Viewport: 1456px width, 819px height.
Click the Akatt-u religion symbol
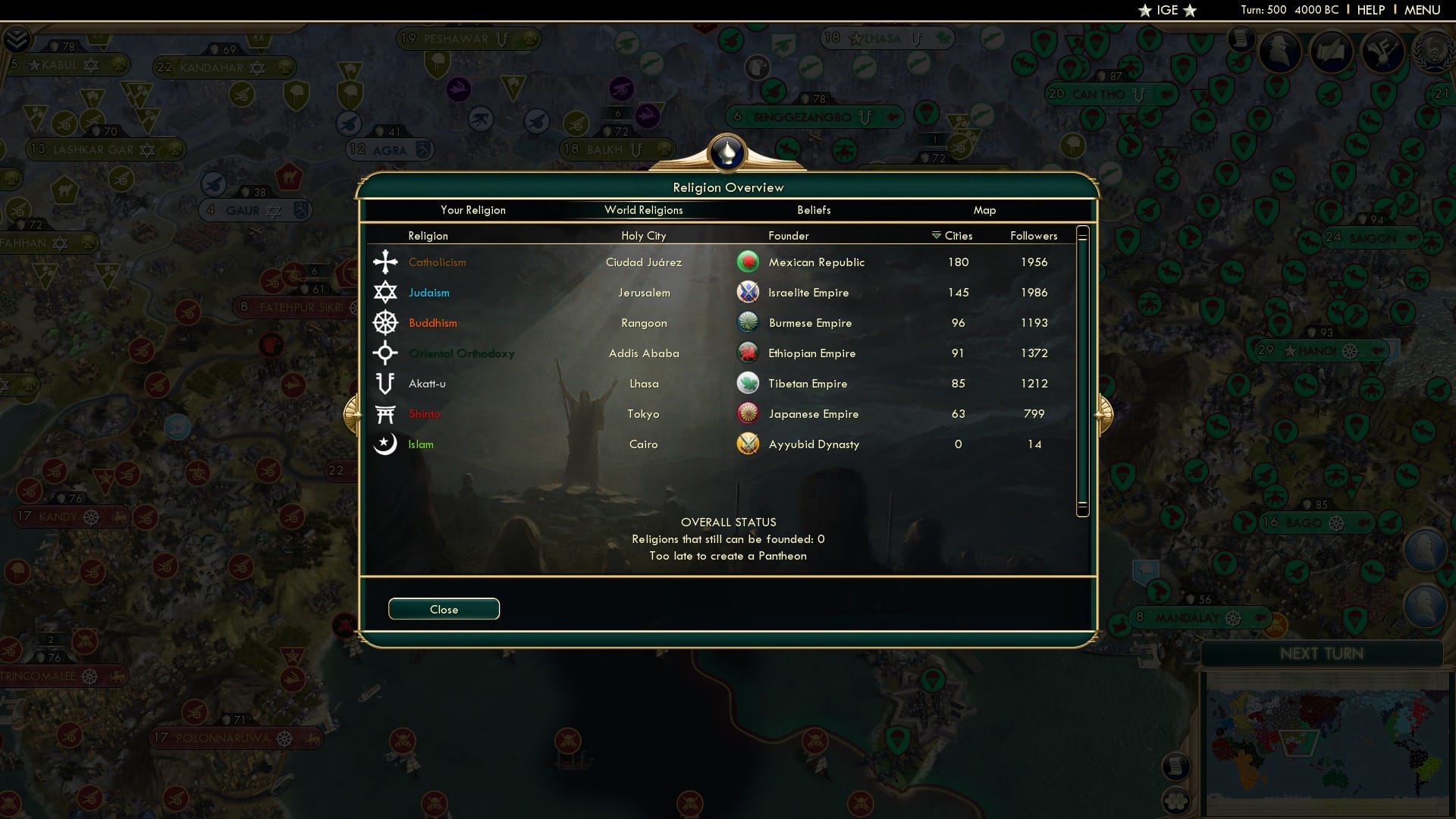coord(385,383)
